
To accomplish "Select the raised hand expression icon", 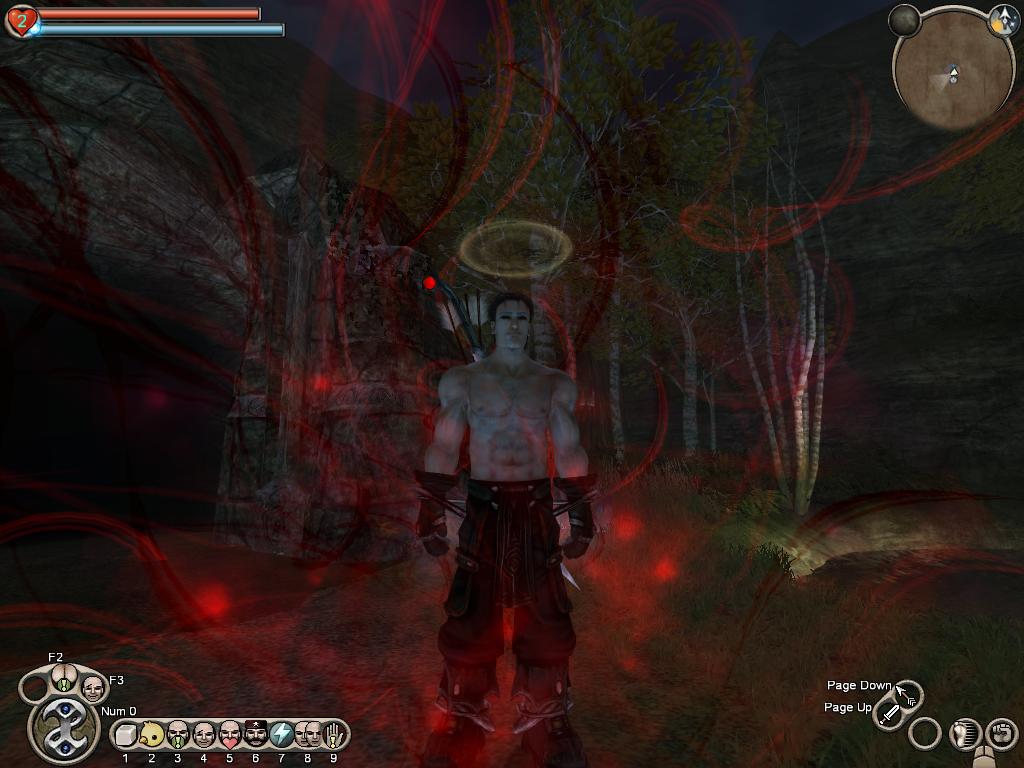I will (x=333, y=735).
